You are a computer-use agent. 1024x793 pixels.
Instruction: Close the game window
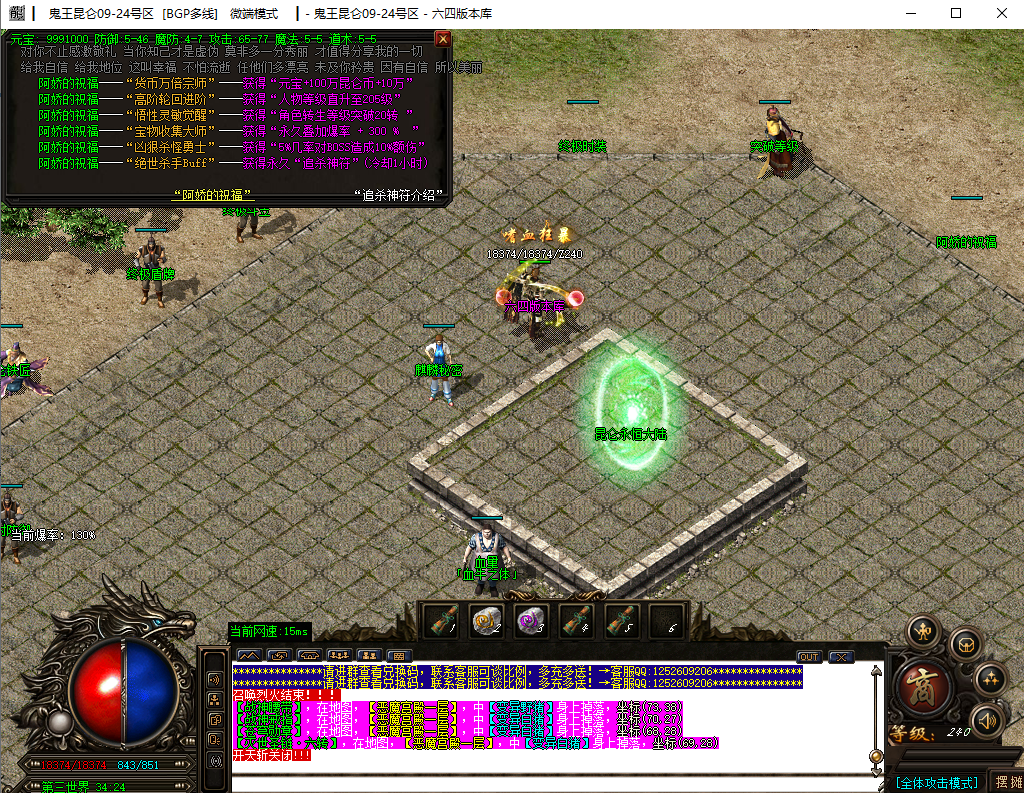[1000, 14]
